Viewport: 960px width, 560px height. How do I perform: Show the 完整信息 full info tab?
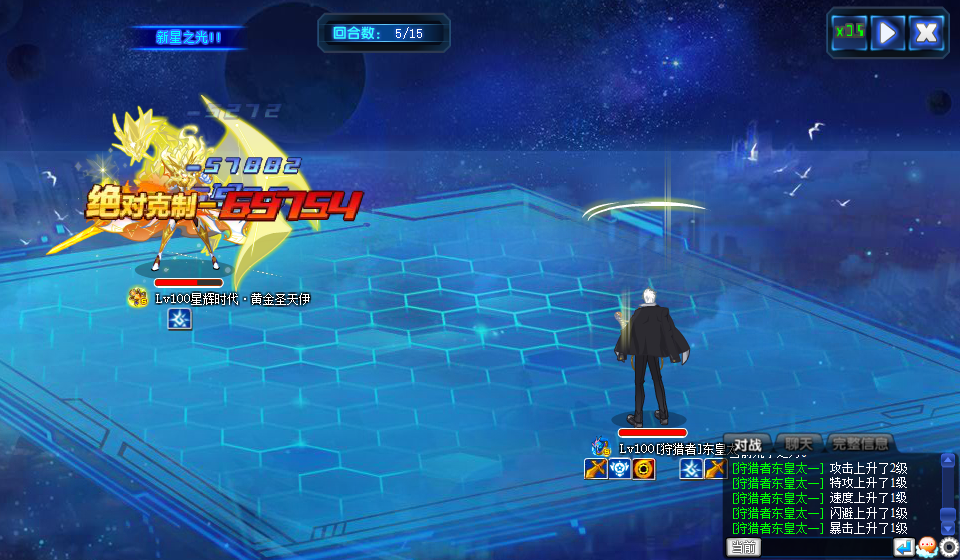click(860, 443)
